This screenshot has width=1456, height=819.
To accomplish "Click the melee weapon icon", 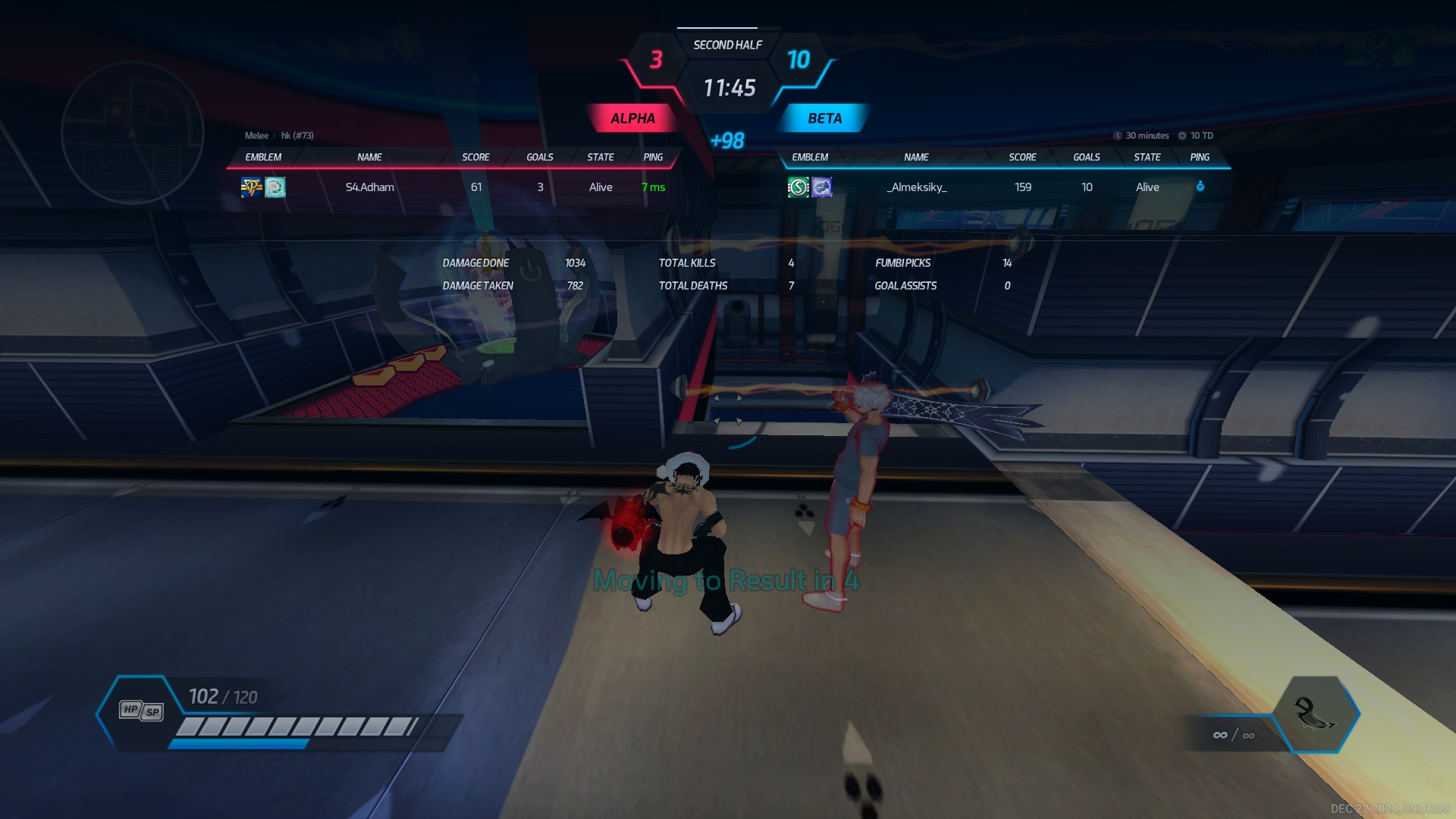I will [x=1316, y=714].
